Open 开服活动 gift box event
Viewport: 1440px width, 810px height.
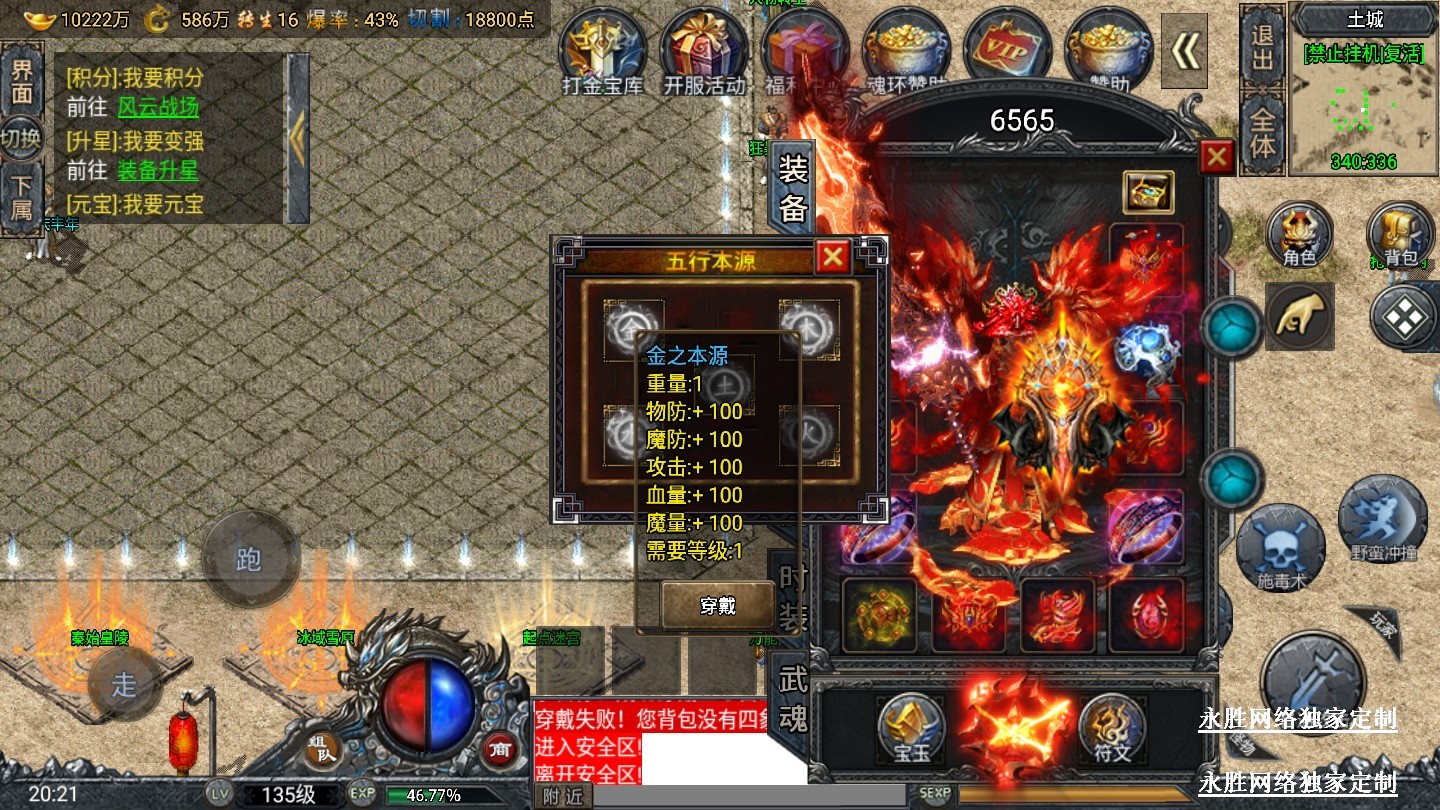(x=704, y=51)
